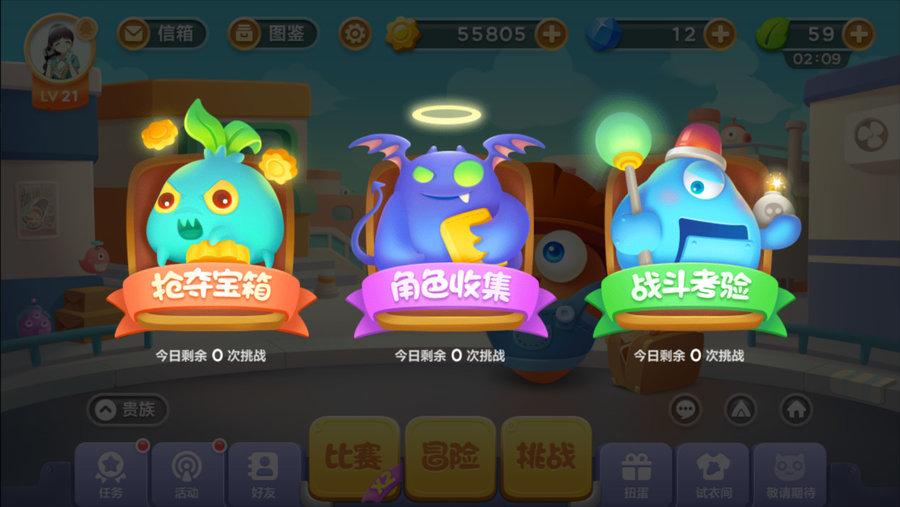The width and height of the screenshot is (900, 507).
Task: Open the 扭蛋 gacha menu
Action: (x=636, y=472)
